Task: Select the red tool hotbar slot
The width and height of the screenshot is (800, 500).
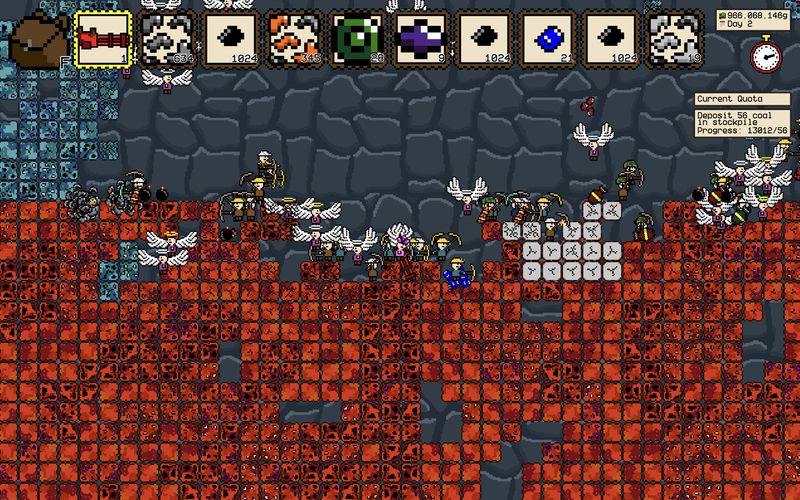Action: coord(104,40)
